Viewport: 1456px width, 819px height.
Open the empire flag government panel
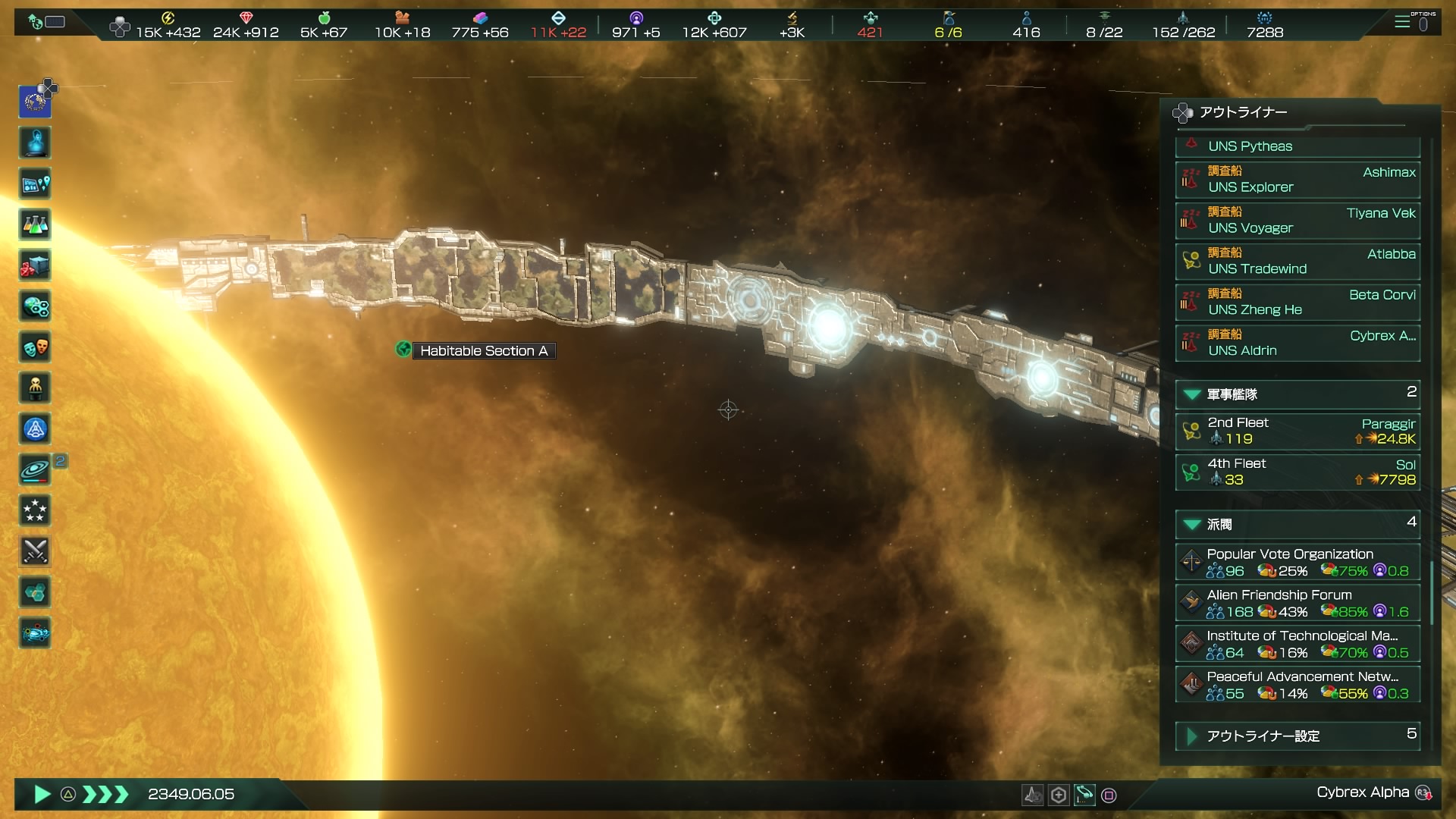35,102
